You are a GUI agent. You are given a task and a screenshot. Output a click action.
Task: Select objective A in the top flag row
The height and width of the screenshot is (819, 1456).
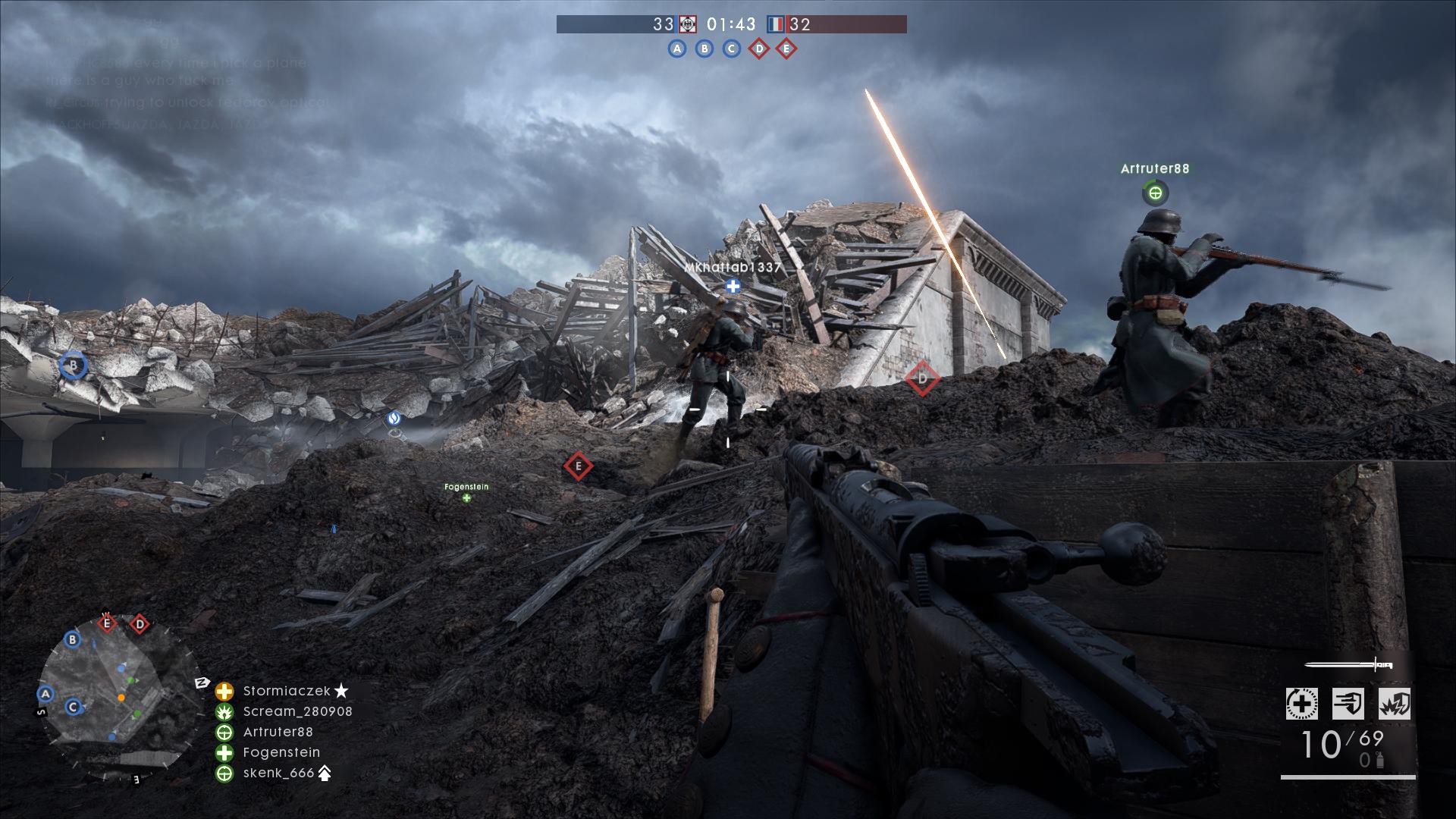(676, 49)
